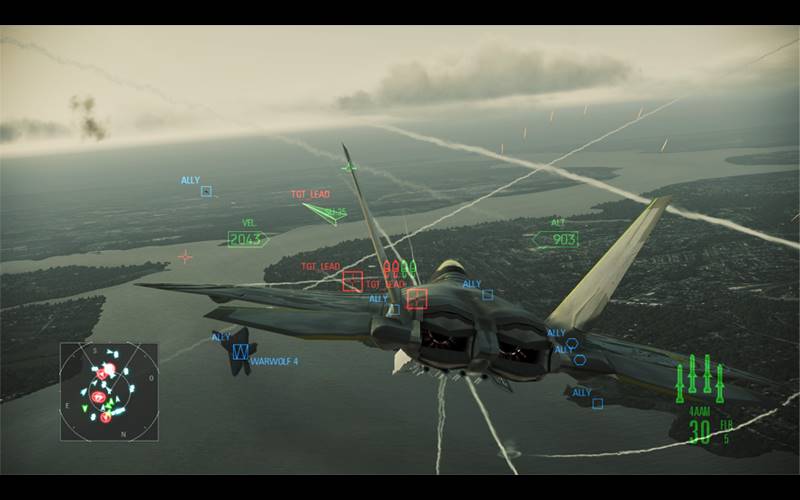Click the circular radar minimap
Screen dimensions: 800x500
pyautogui.click(x=108, y=392)
